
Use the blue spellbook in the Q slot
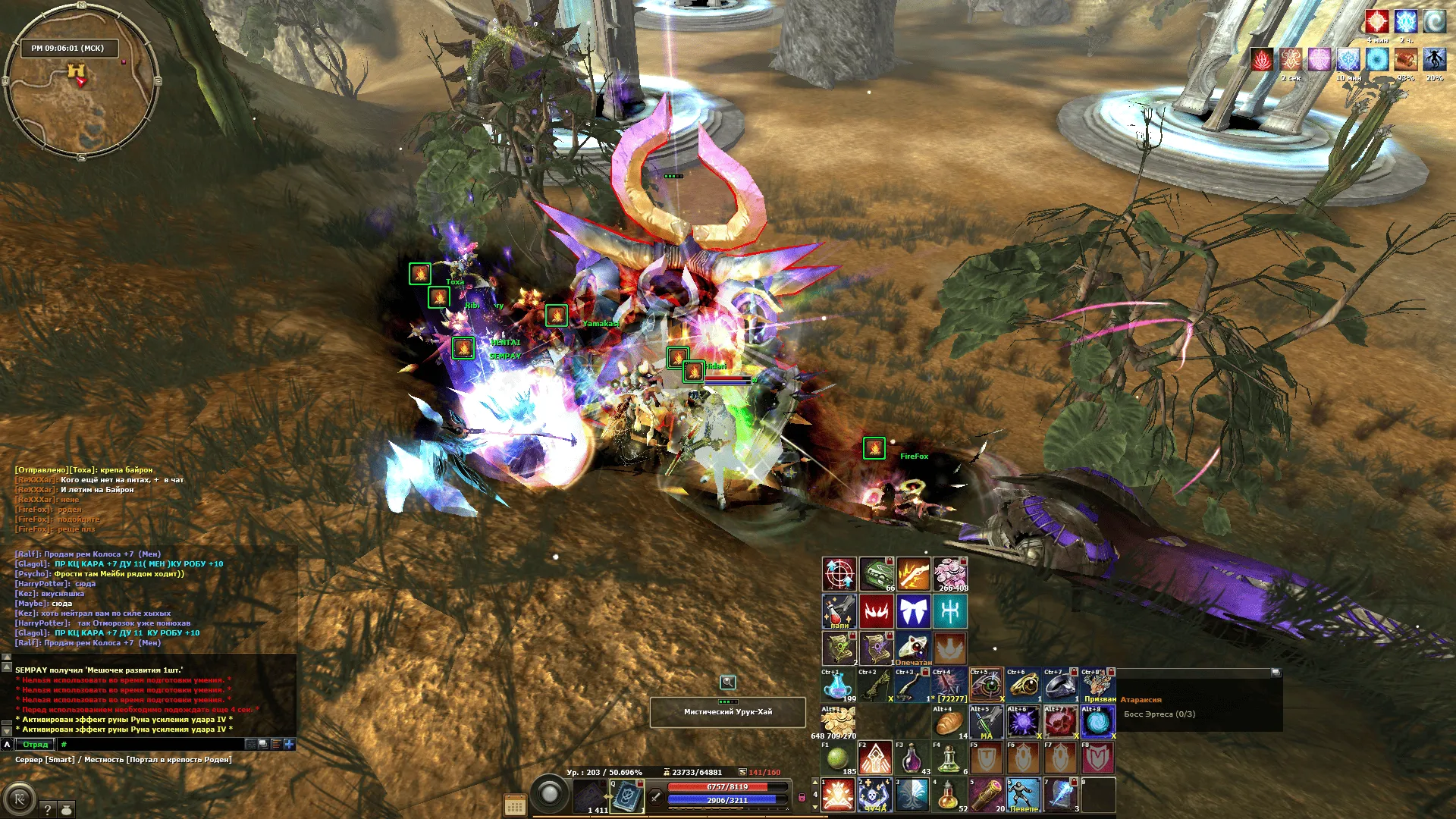(627, 796)
